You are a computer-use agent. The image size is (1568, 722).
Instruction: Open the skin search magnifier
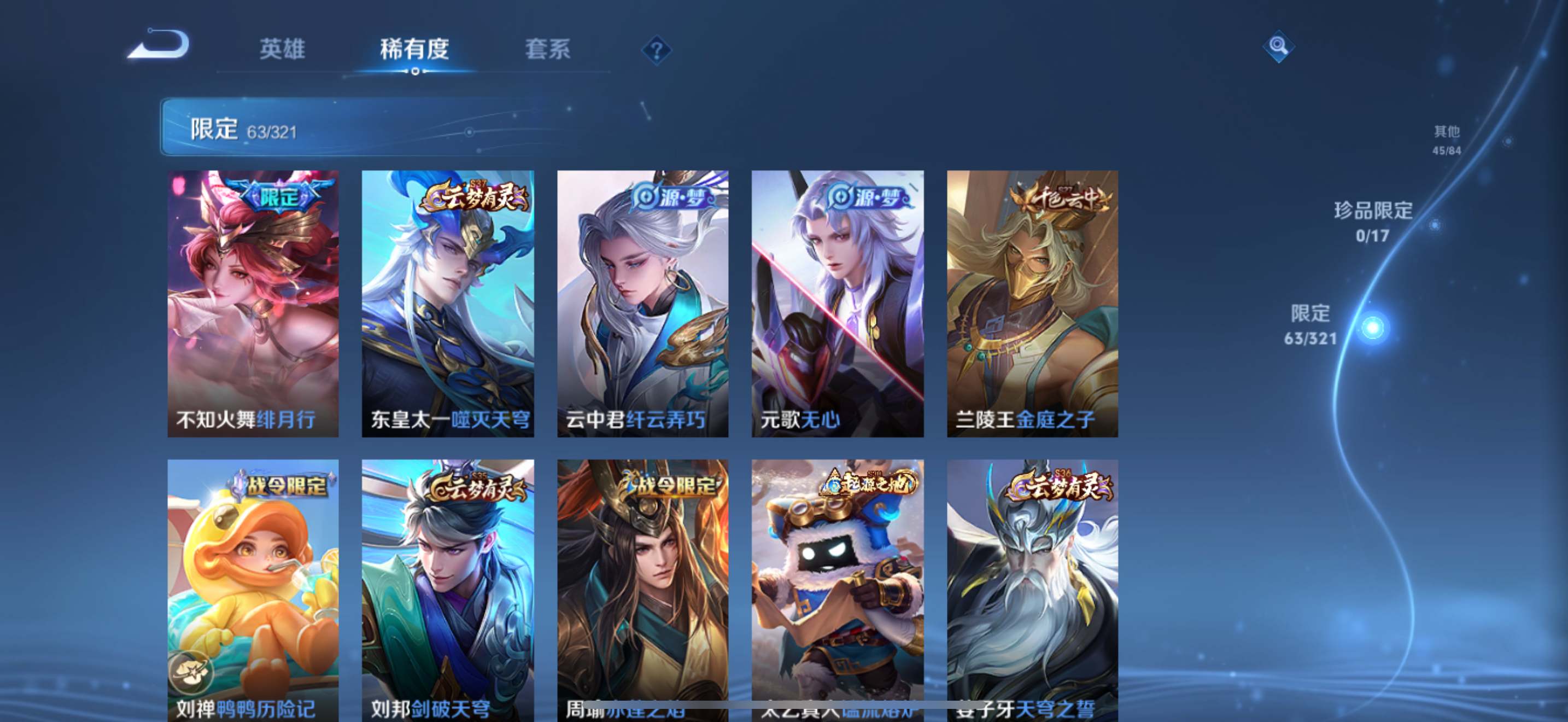point(1278,46)
